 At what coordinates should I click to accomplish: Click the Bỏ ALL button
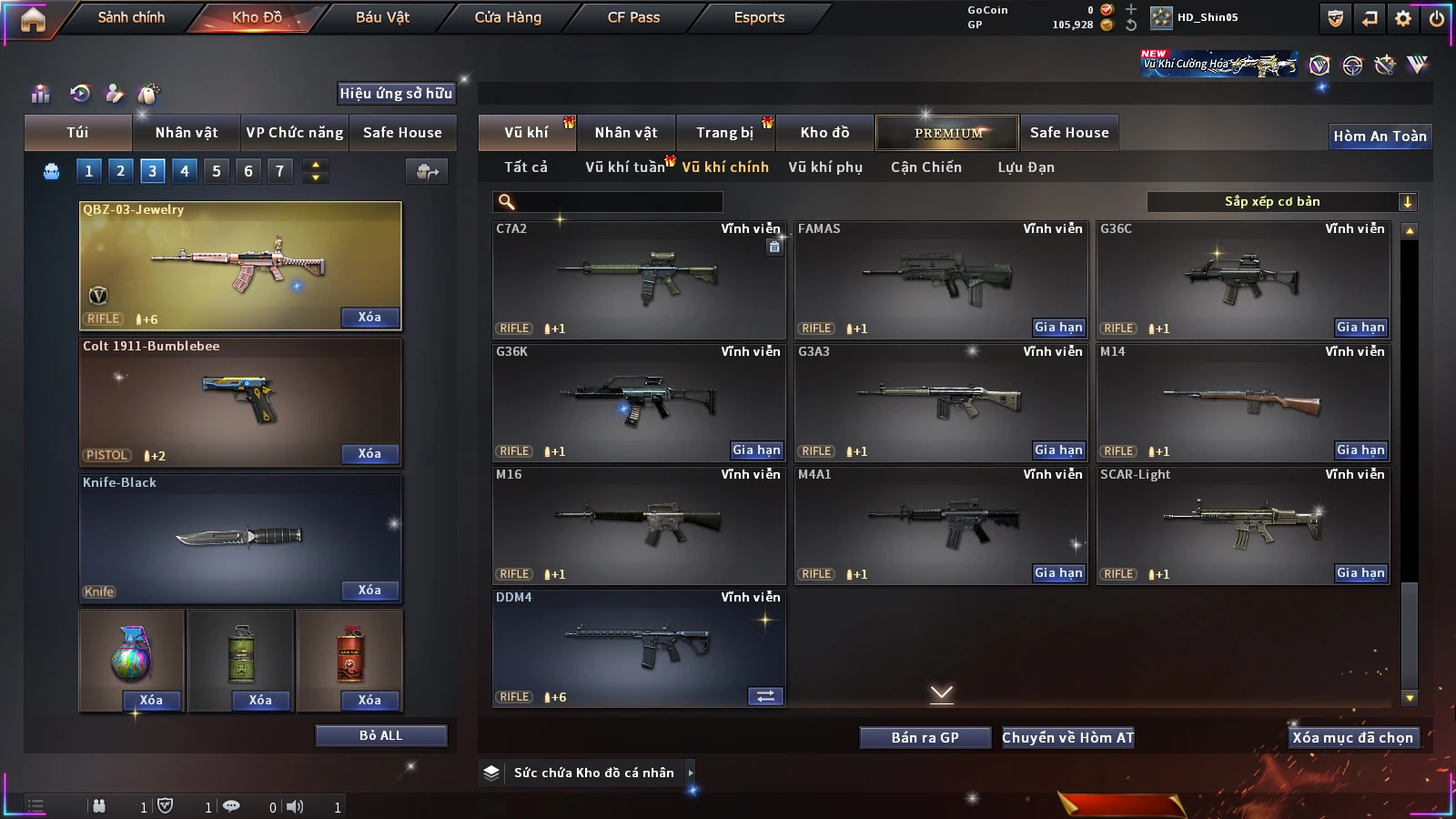[x=380, y=735]
